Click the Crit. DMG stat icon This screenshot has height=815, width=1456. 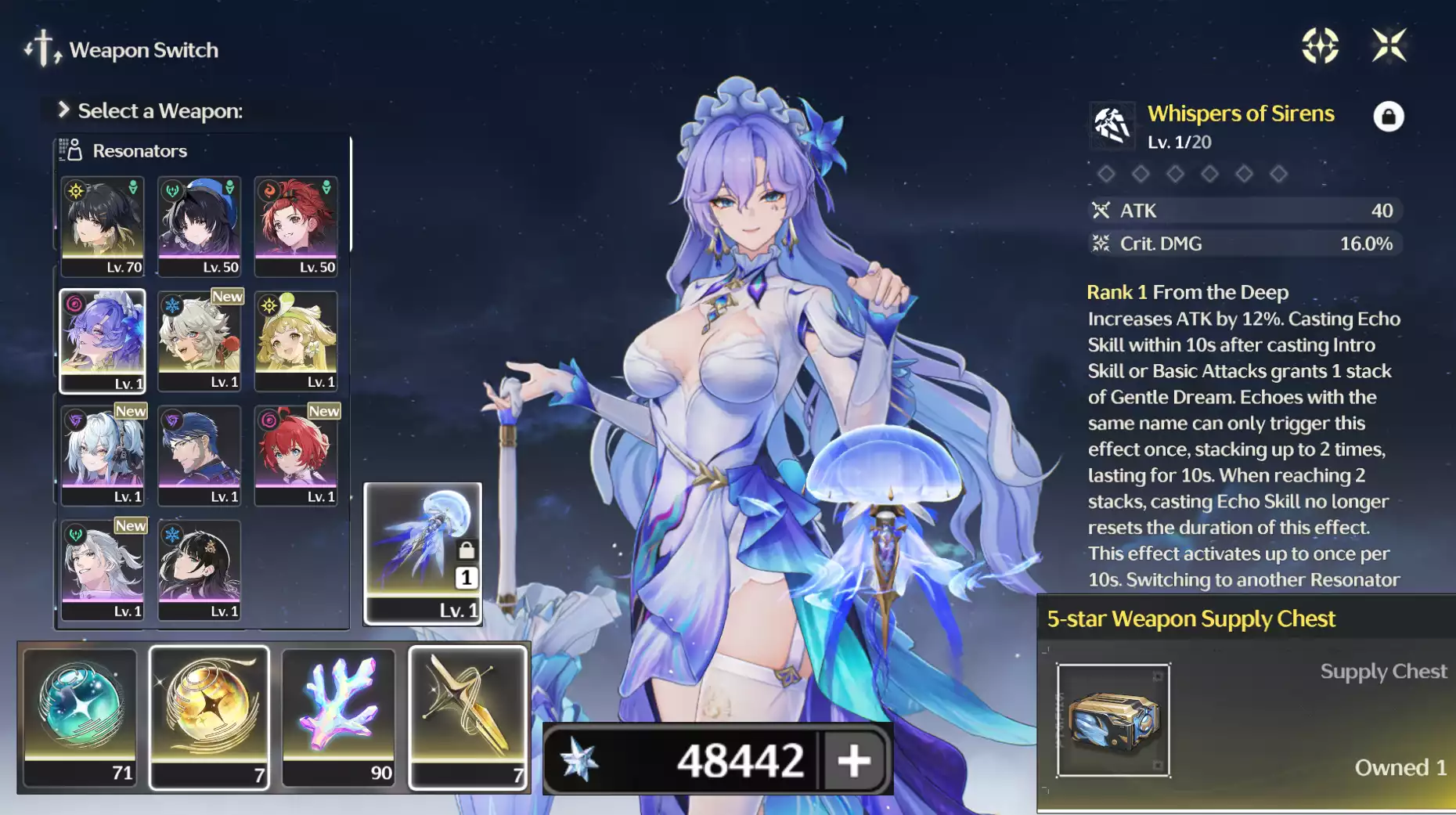point(1102,243)
